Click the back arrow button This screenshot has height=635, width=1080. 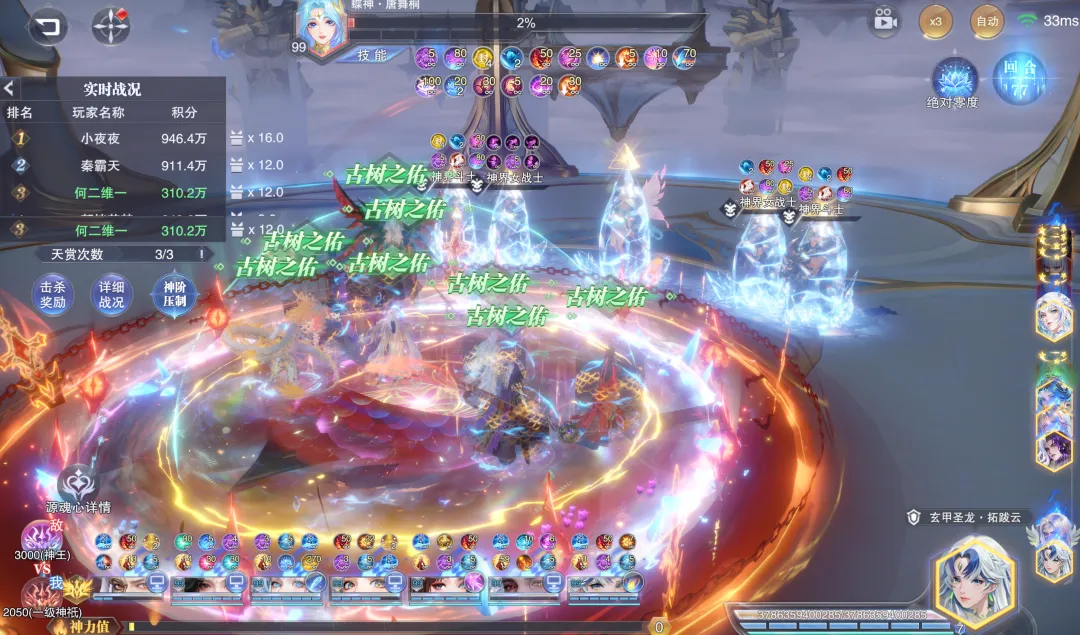[46, 26]
